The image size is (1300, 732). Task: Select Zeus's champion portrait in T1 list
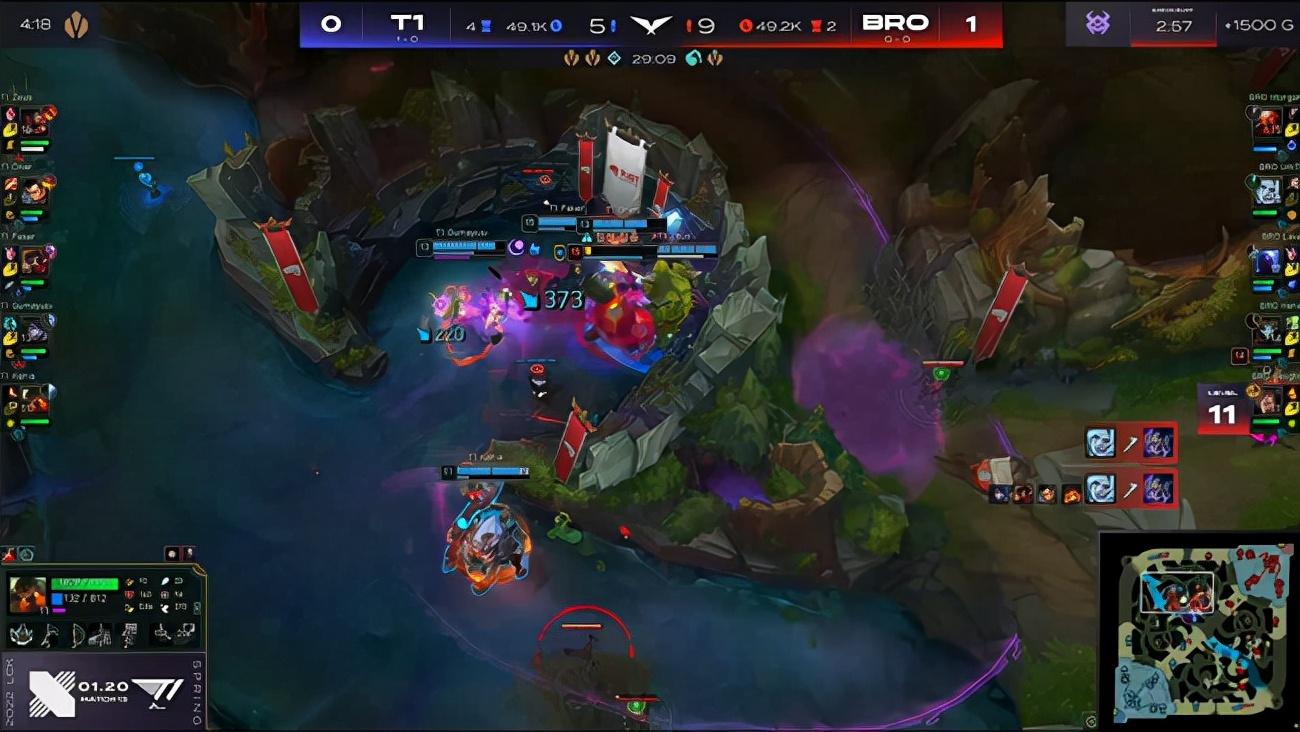coord(34,123)
